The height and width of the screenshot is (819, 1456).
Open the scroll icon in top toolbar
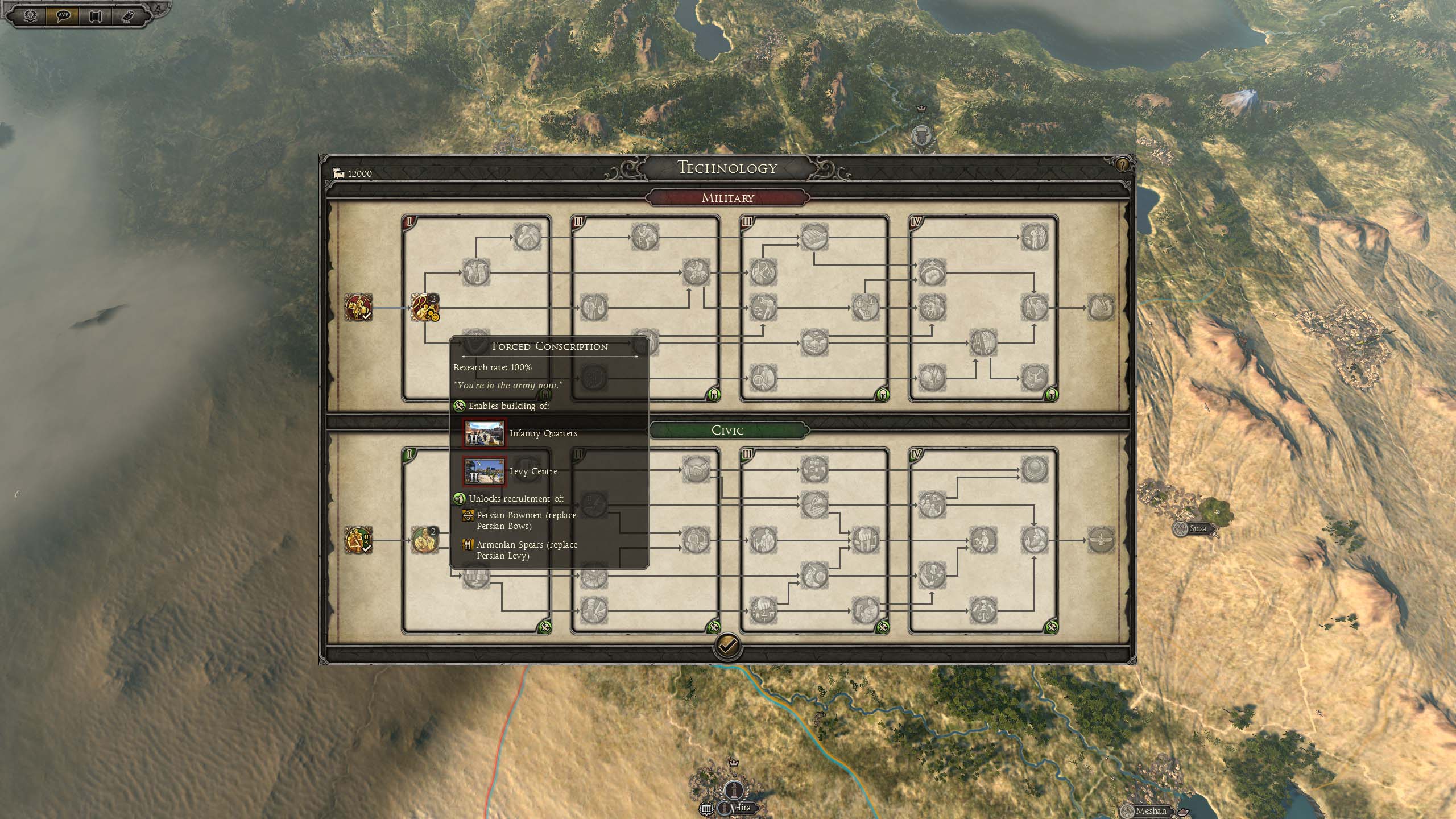click(96, 15)
